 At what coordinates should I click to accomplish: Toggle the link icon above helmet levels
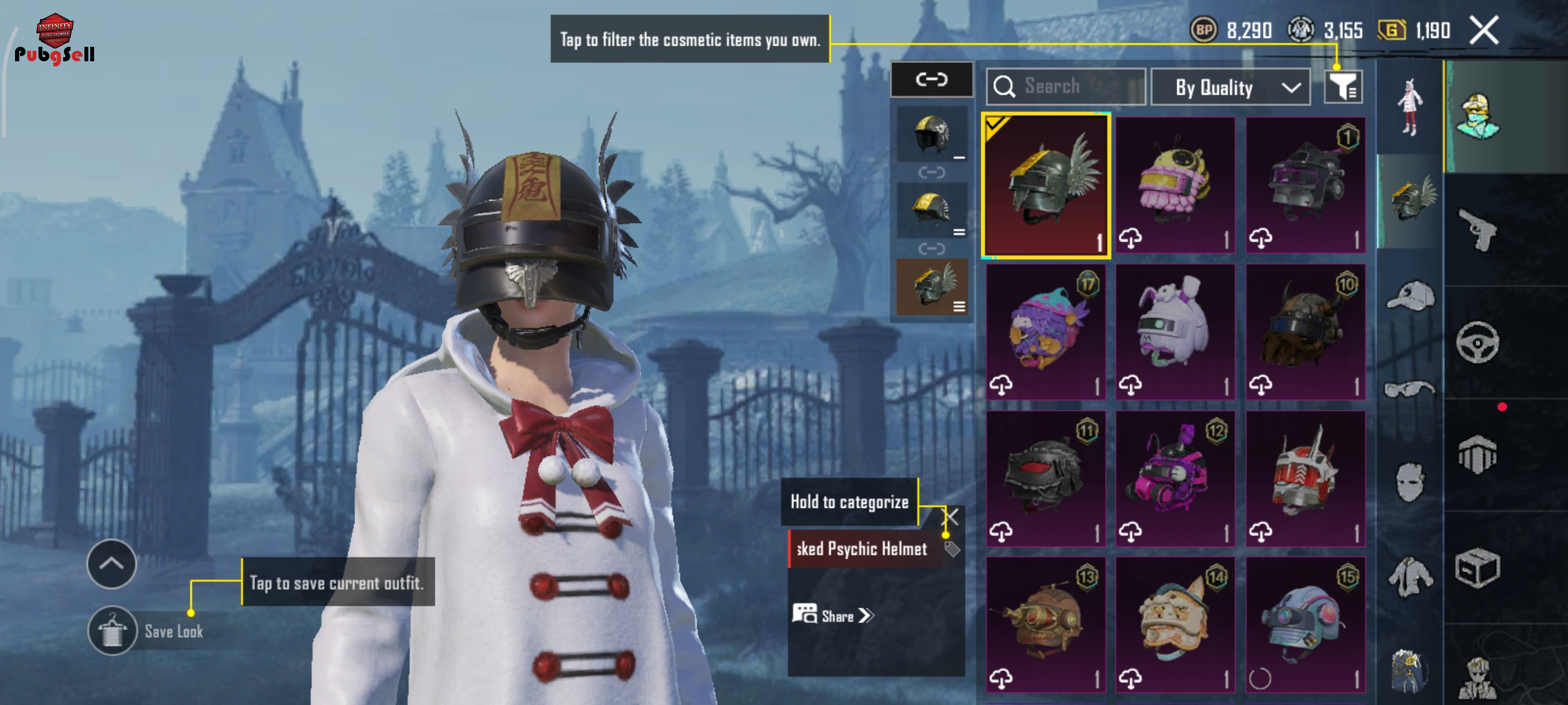[931, 80]
